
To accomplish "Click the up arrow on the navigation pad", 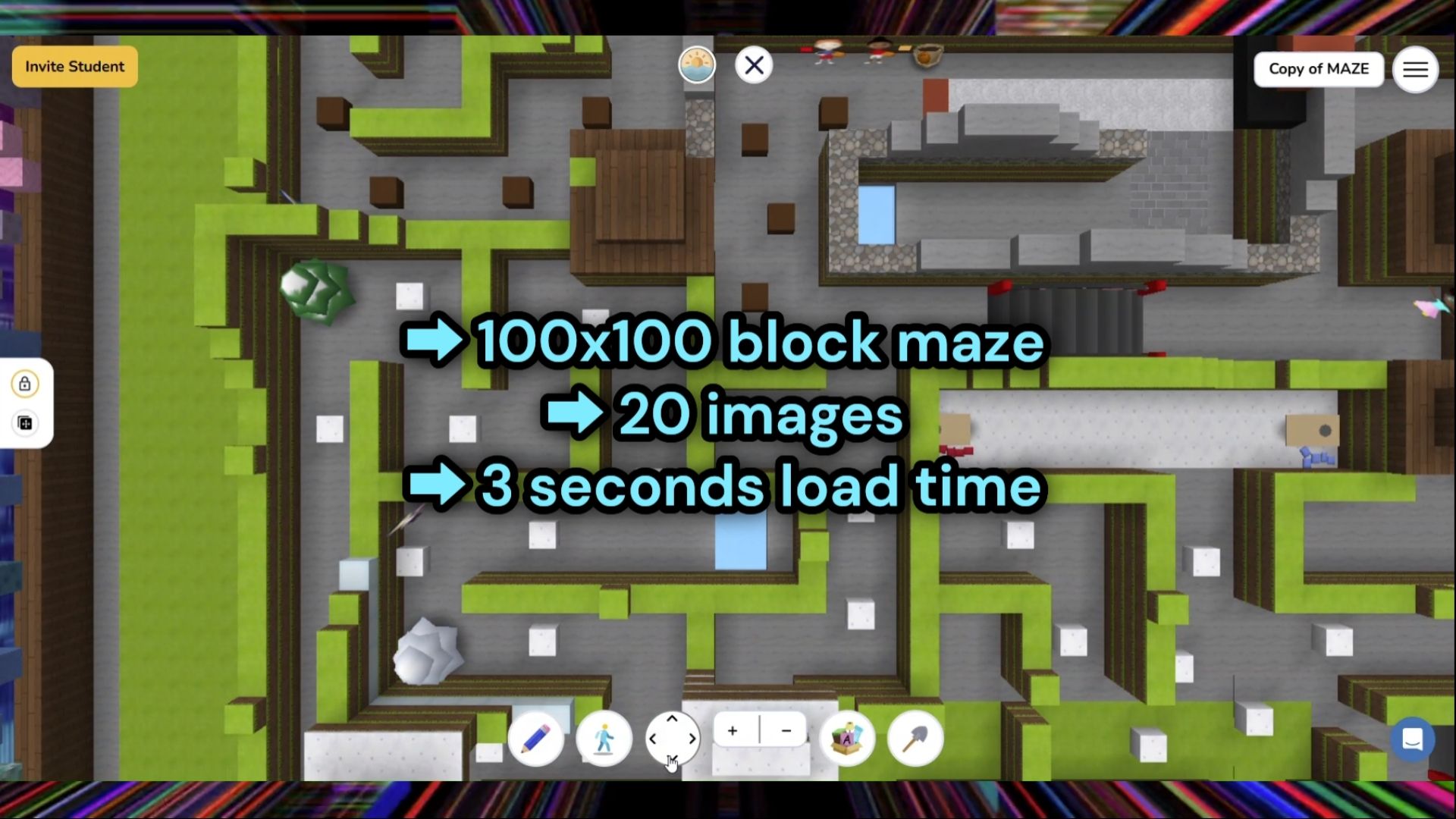I will pos(672,719).
